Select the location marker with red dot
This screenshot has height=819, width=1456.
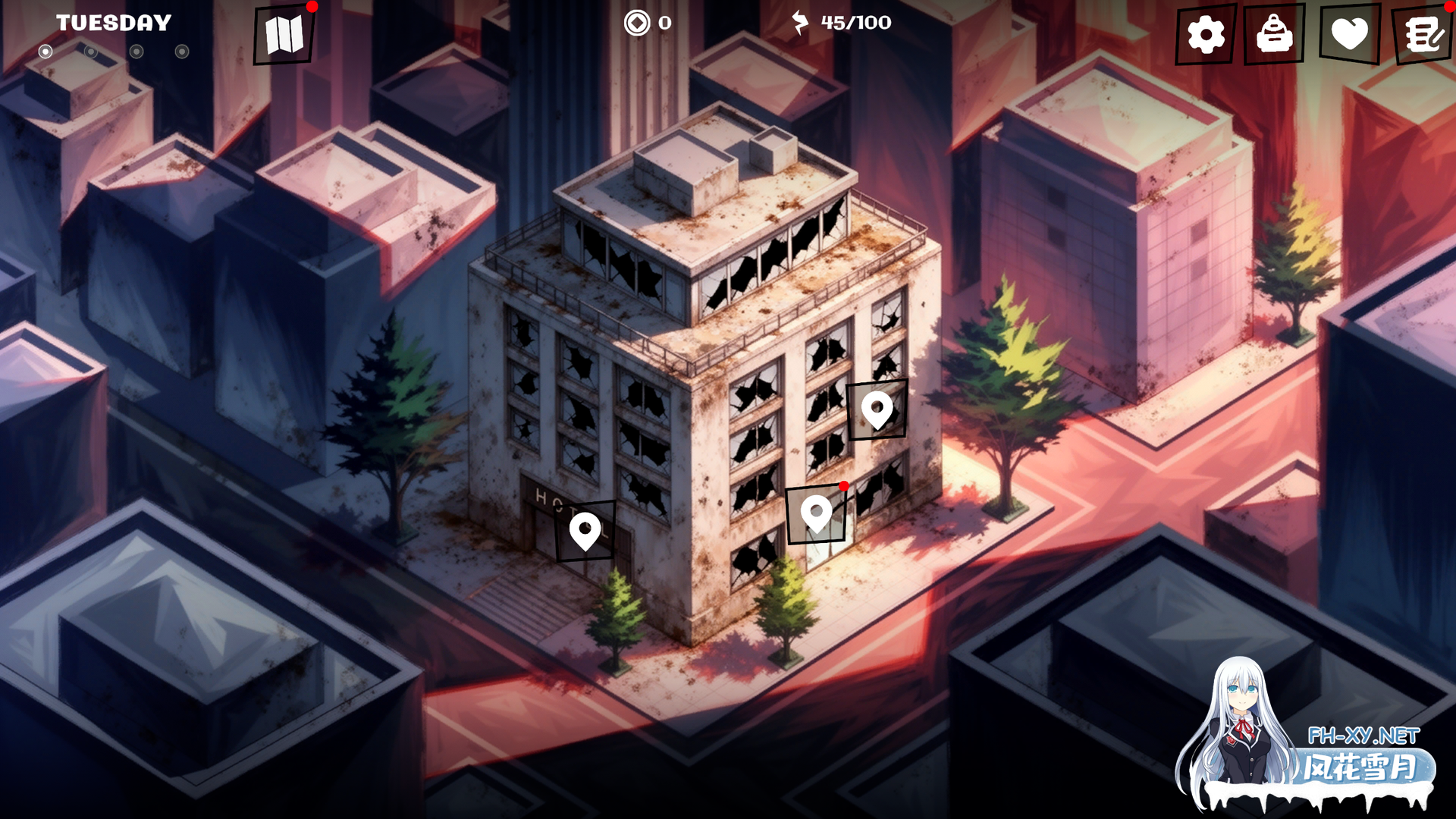pos(816,515)
